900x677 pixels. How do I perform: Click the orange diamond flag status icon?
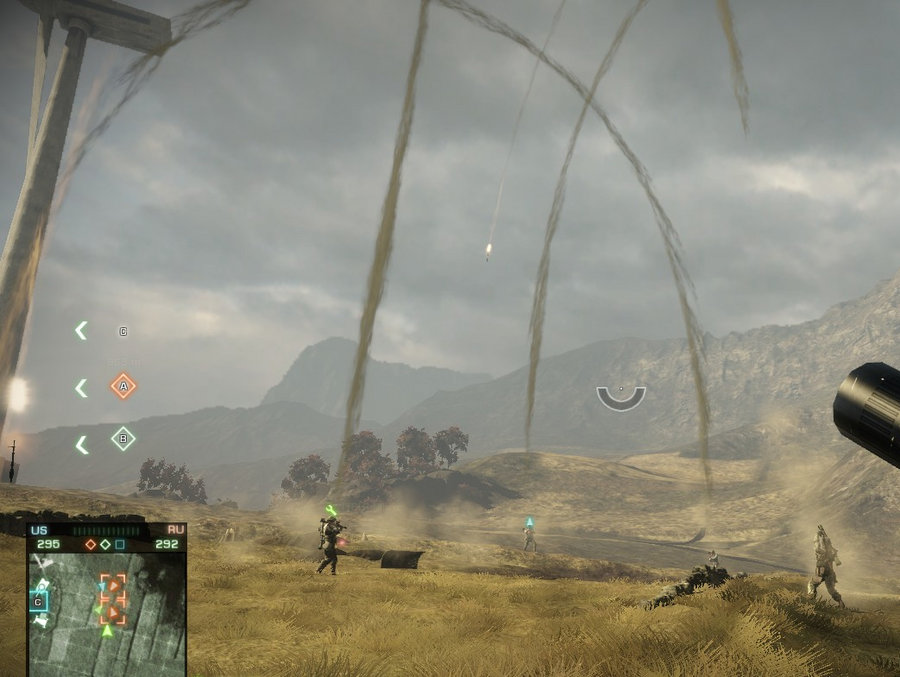(x=91, y=544)
